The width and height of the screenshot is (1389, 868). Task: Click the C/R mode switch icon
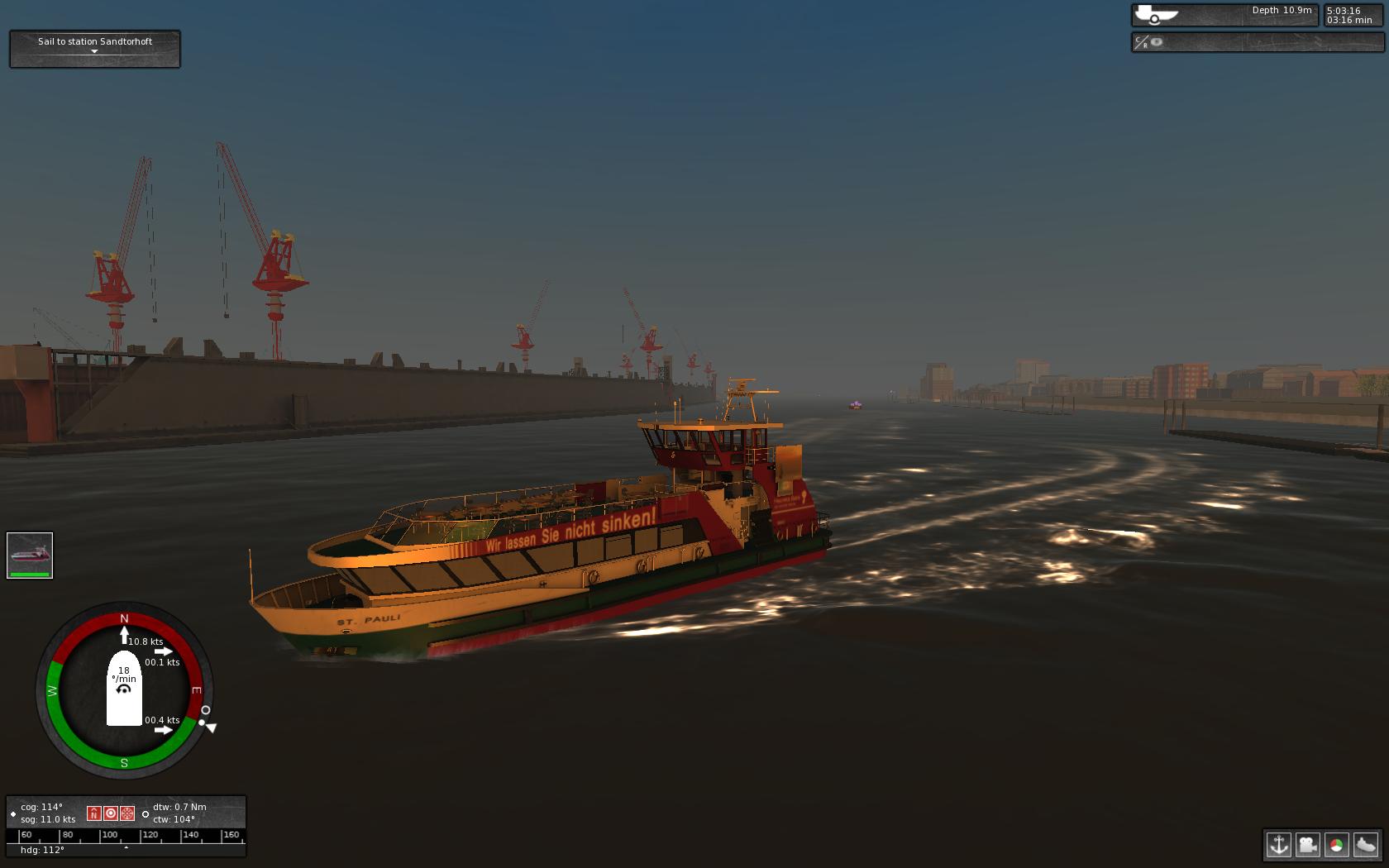1140,42
